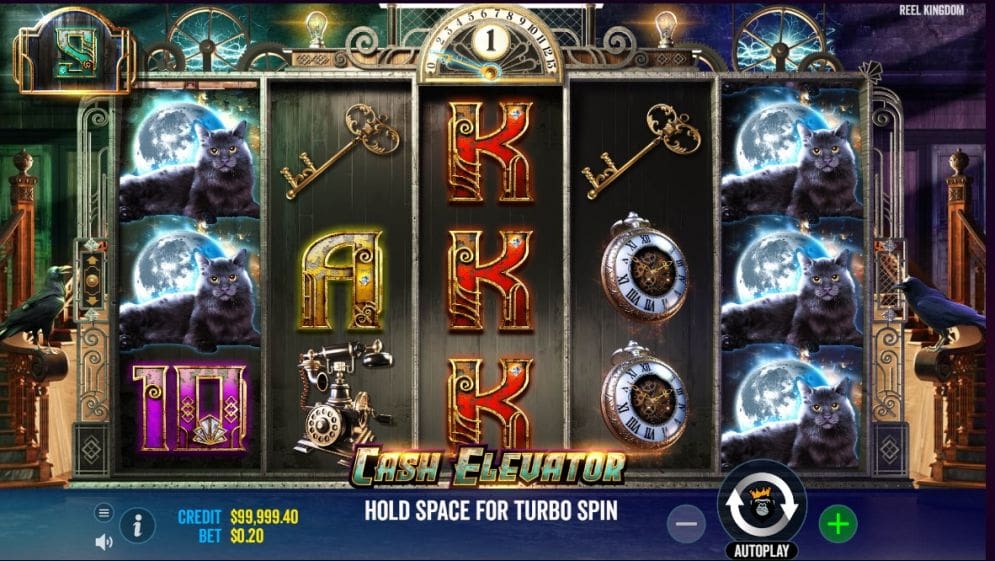Toggle the sound speaker icon
This screenshot has height=561, width=995.
(x=104, y=542)
